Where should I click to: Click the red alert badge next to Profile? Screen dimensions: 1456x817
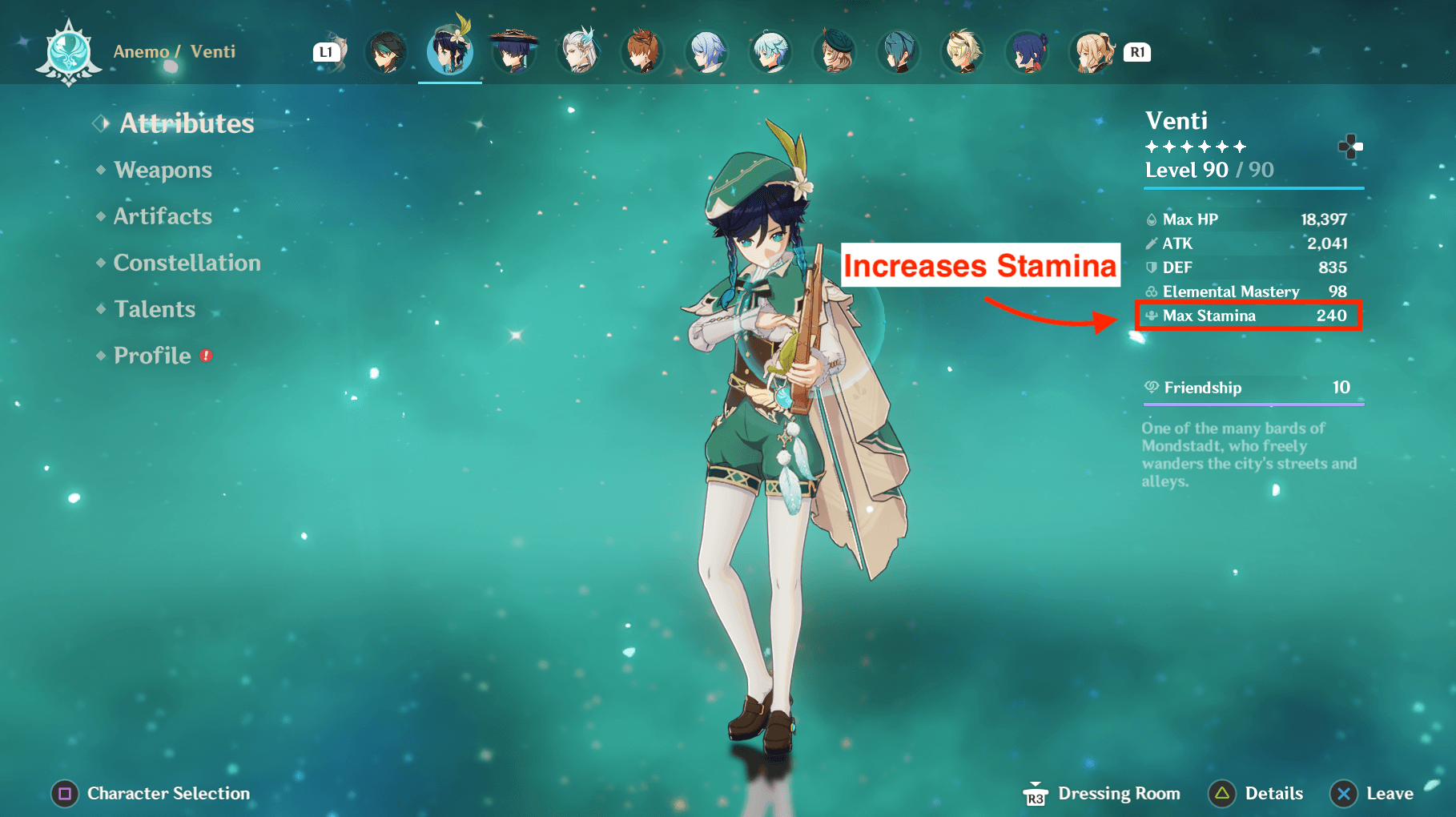[204, 356]
